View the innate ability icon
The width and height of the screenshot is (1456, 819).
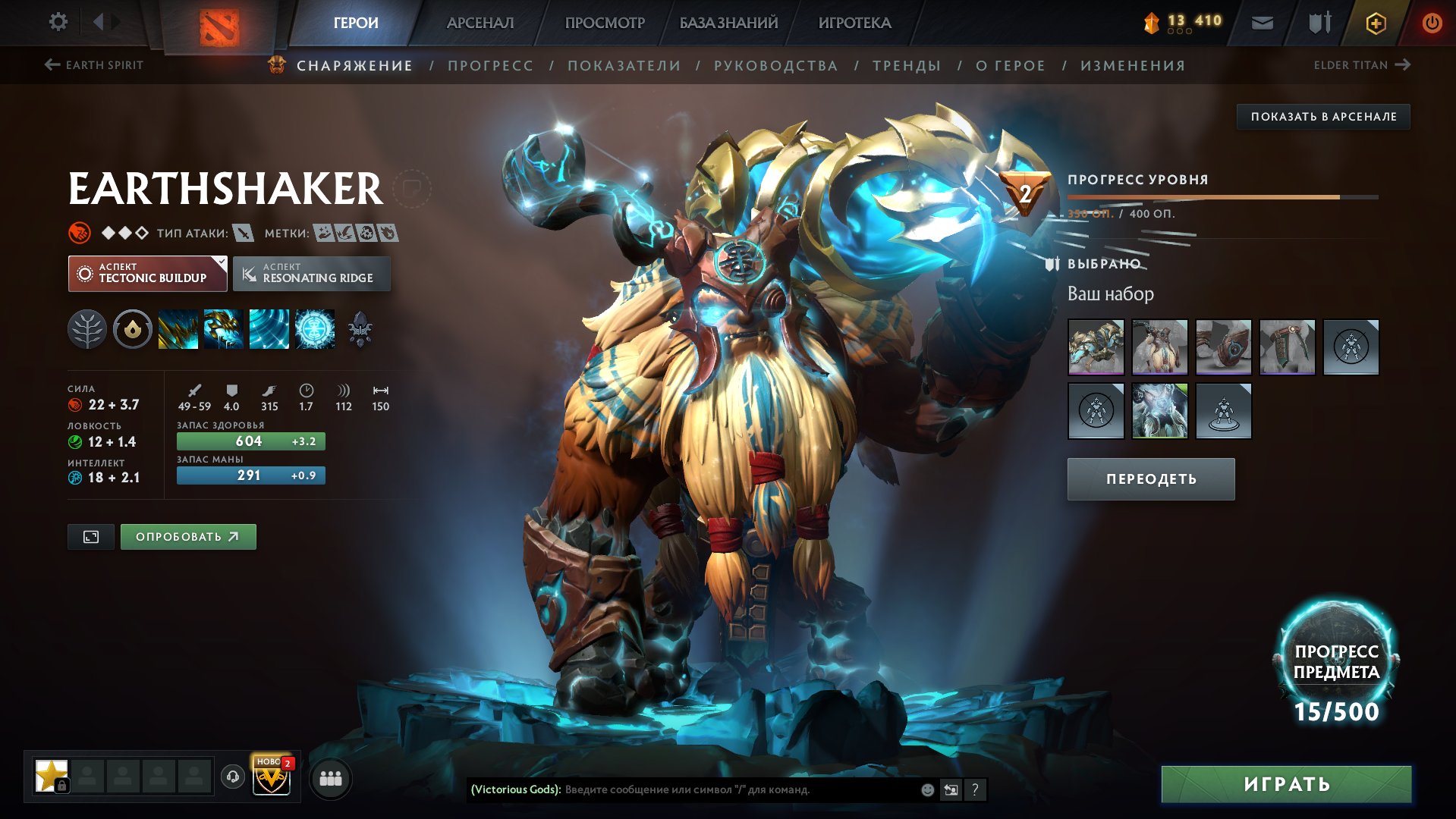[x=133, y=329]
